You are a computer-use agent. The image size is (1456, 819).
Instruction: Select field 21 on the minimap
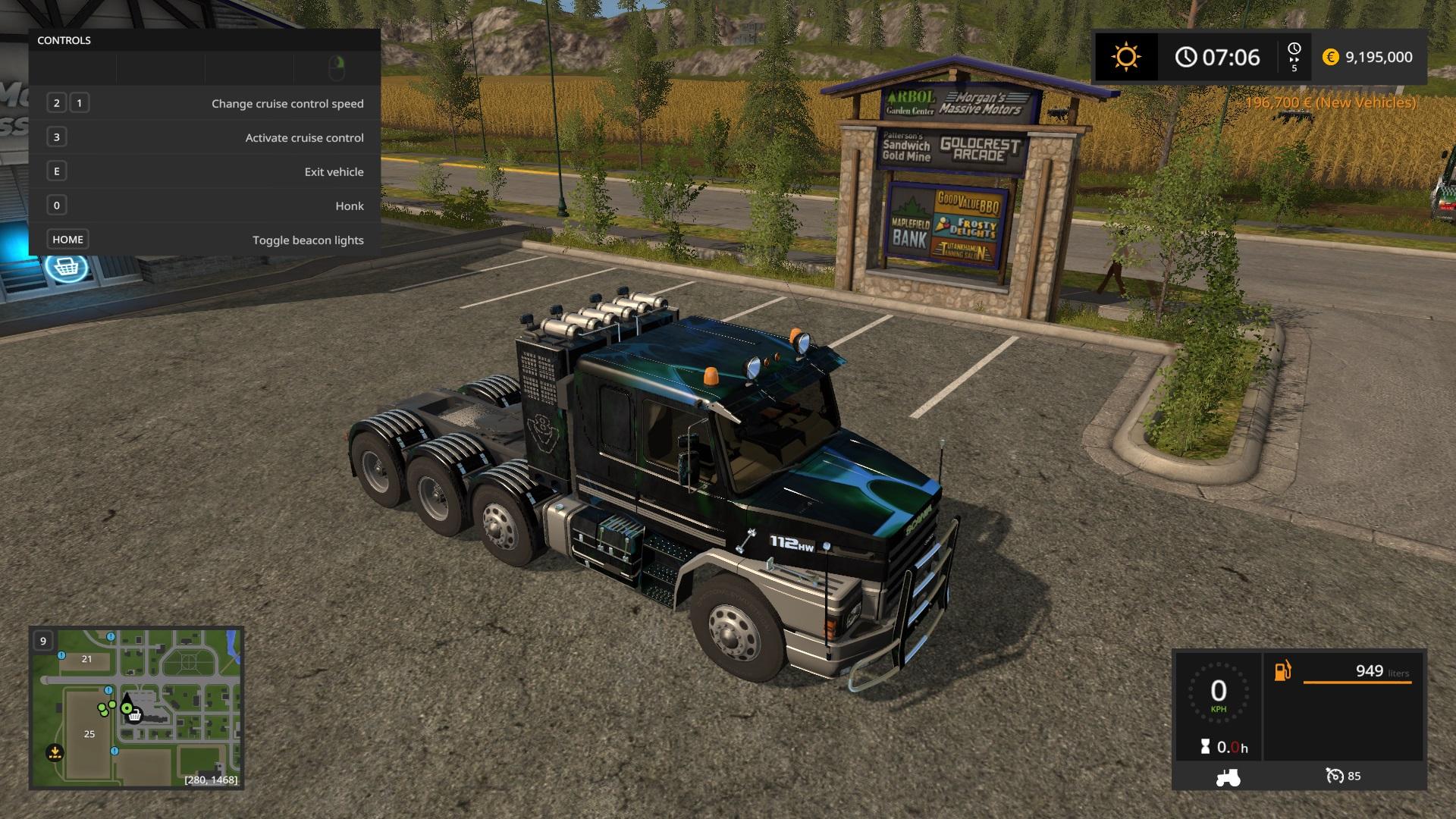[x=86, y=659]
